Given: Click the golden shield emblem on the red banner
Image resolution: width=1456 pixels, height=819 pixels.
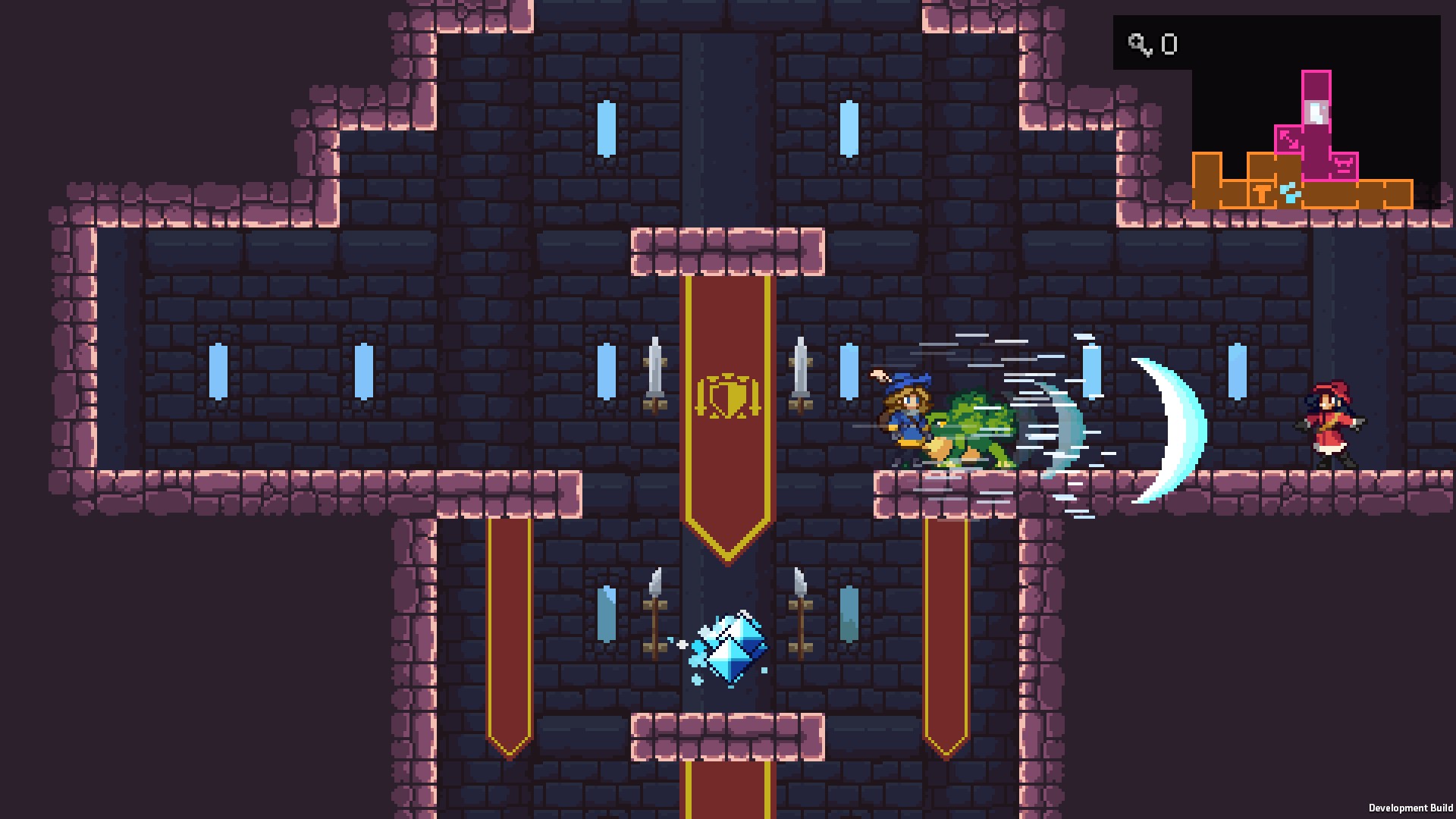Looking at the screenshot, I should click(729, 395).
